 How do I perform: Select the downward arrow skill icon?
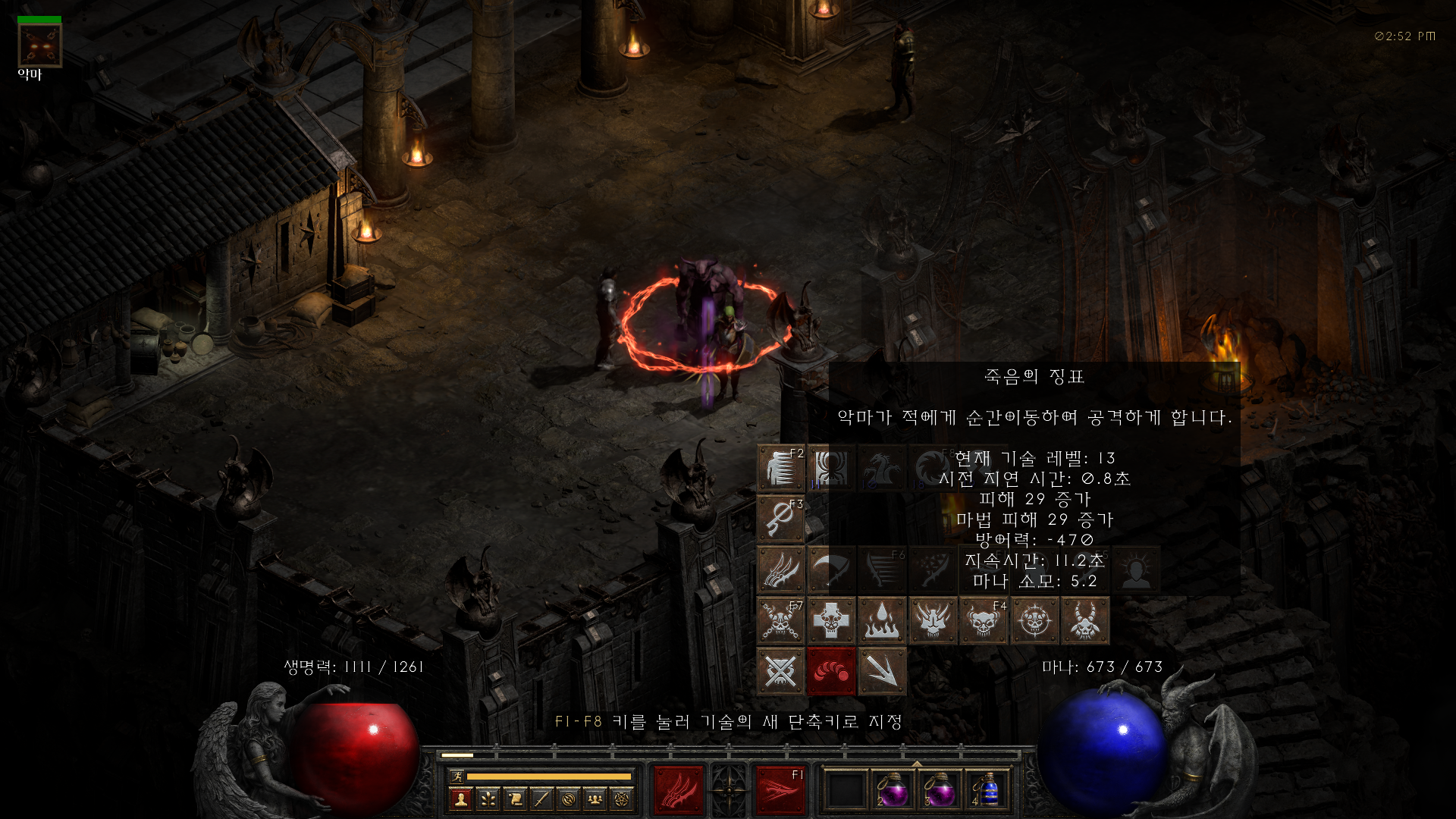pos(880,672)
